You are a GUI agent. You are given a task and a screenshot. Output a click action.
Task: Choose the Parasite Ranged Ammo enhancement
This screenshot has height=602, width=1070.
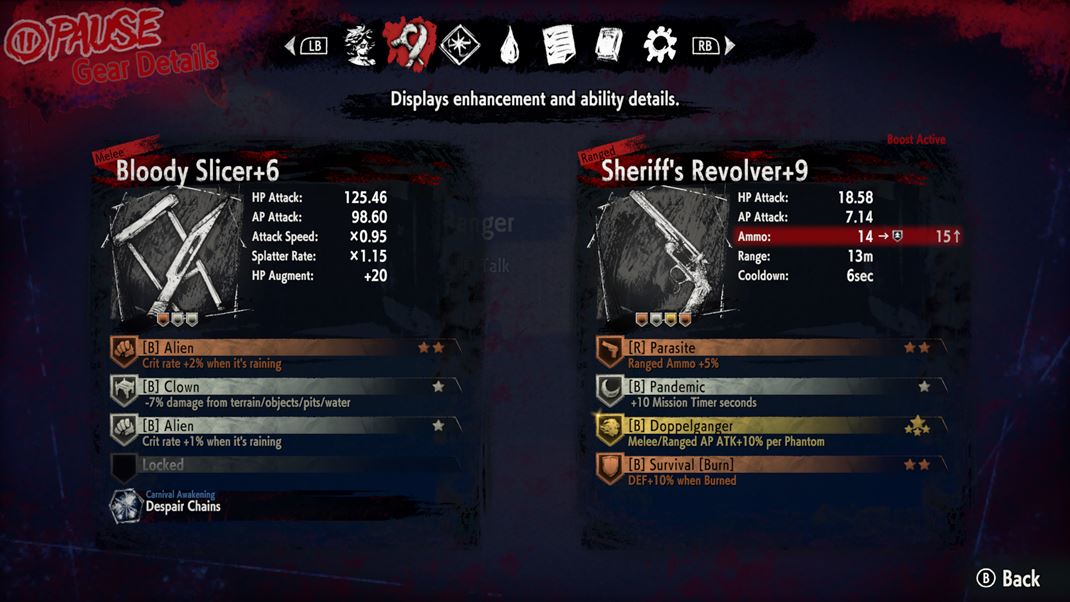tap(770, 354)
